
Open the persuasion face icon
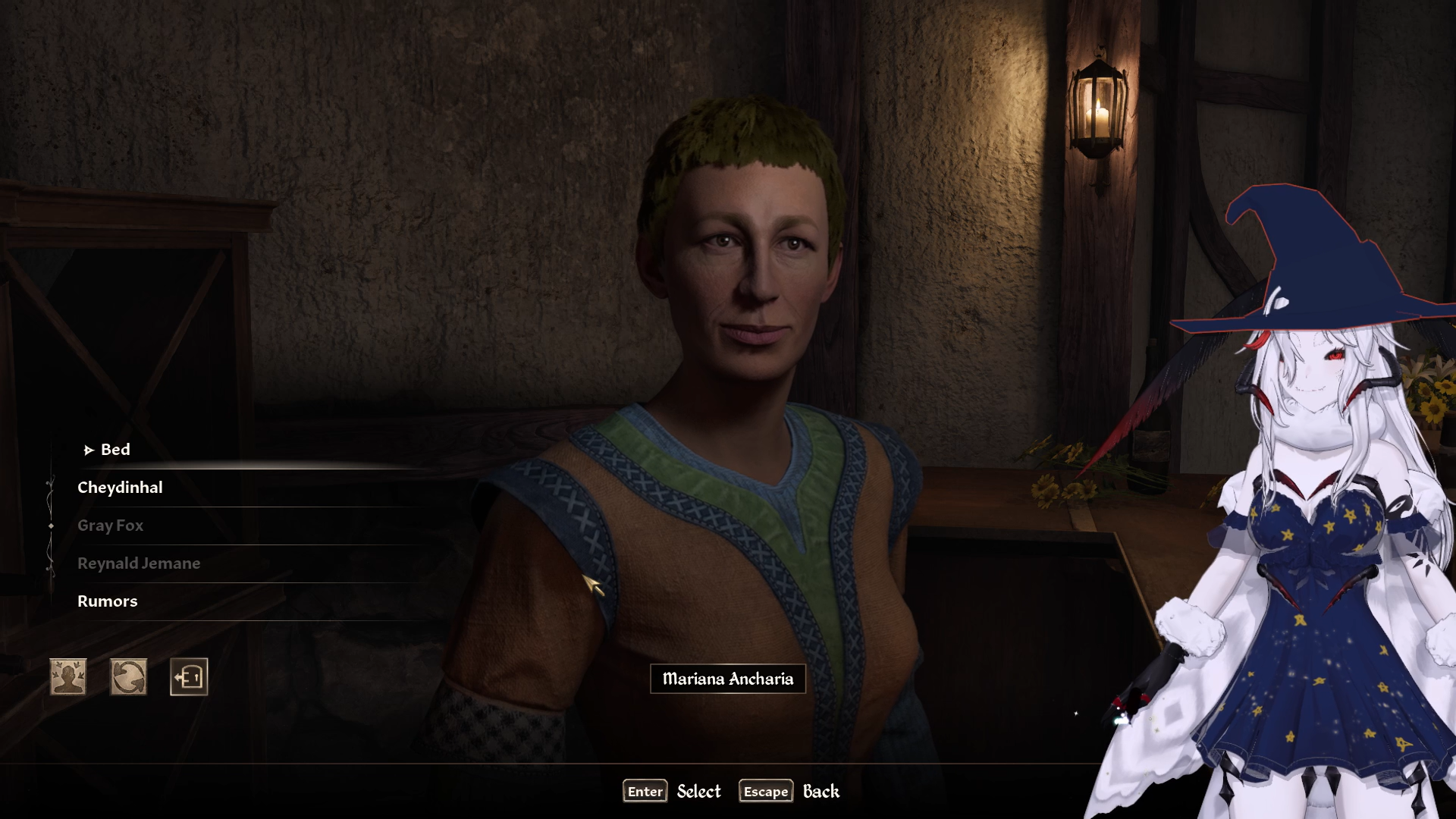point(68,676)
